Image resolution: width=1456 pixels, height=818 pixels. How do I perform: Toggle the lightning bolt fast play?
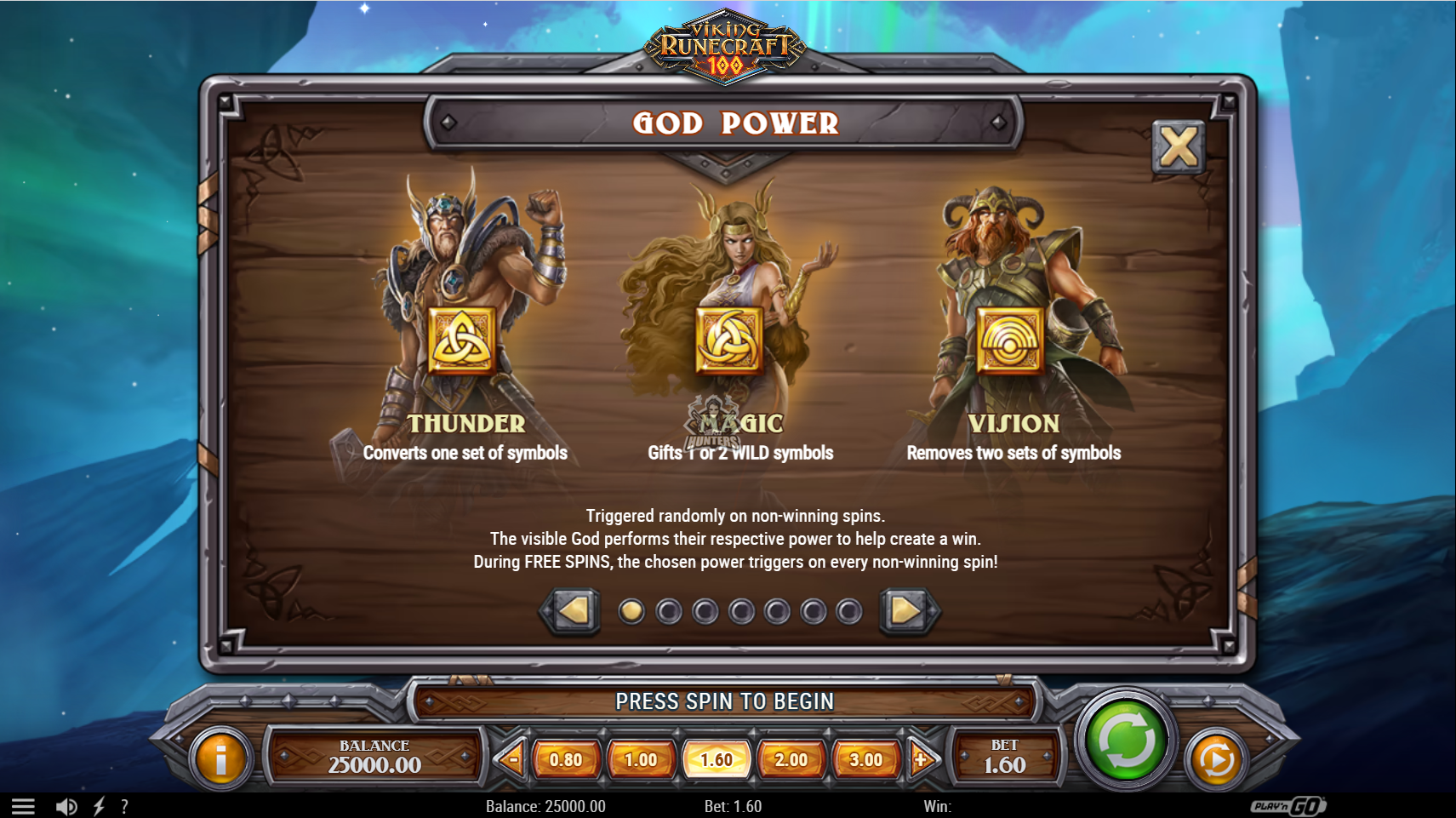[99, 806]
